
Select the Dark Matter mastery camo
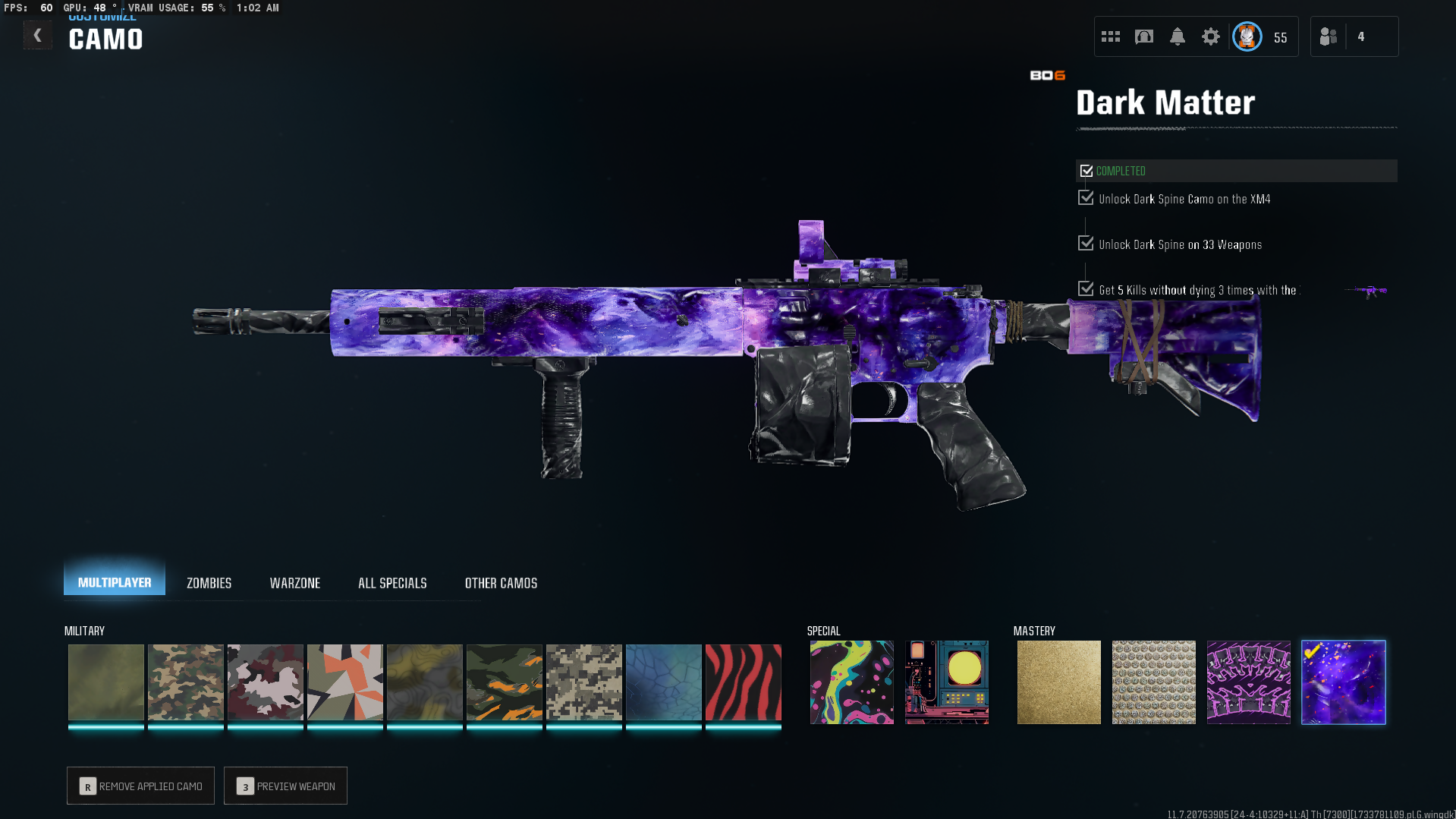pos(1343,682)
